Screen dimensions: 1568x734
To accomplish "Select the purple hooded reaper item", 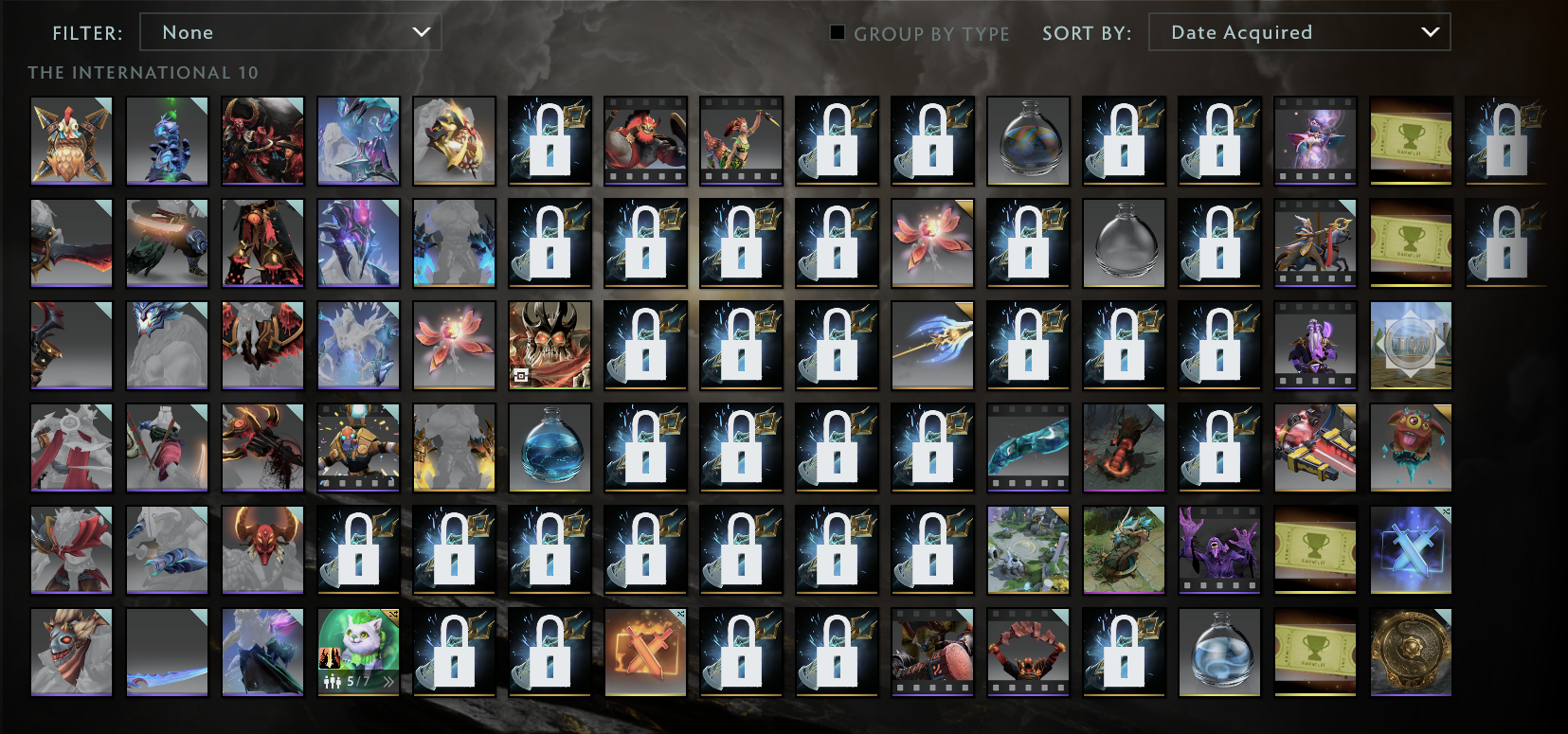I will click(x=1219, y=550).
